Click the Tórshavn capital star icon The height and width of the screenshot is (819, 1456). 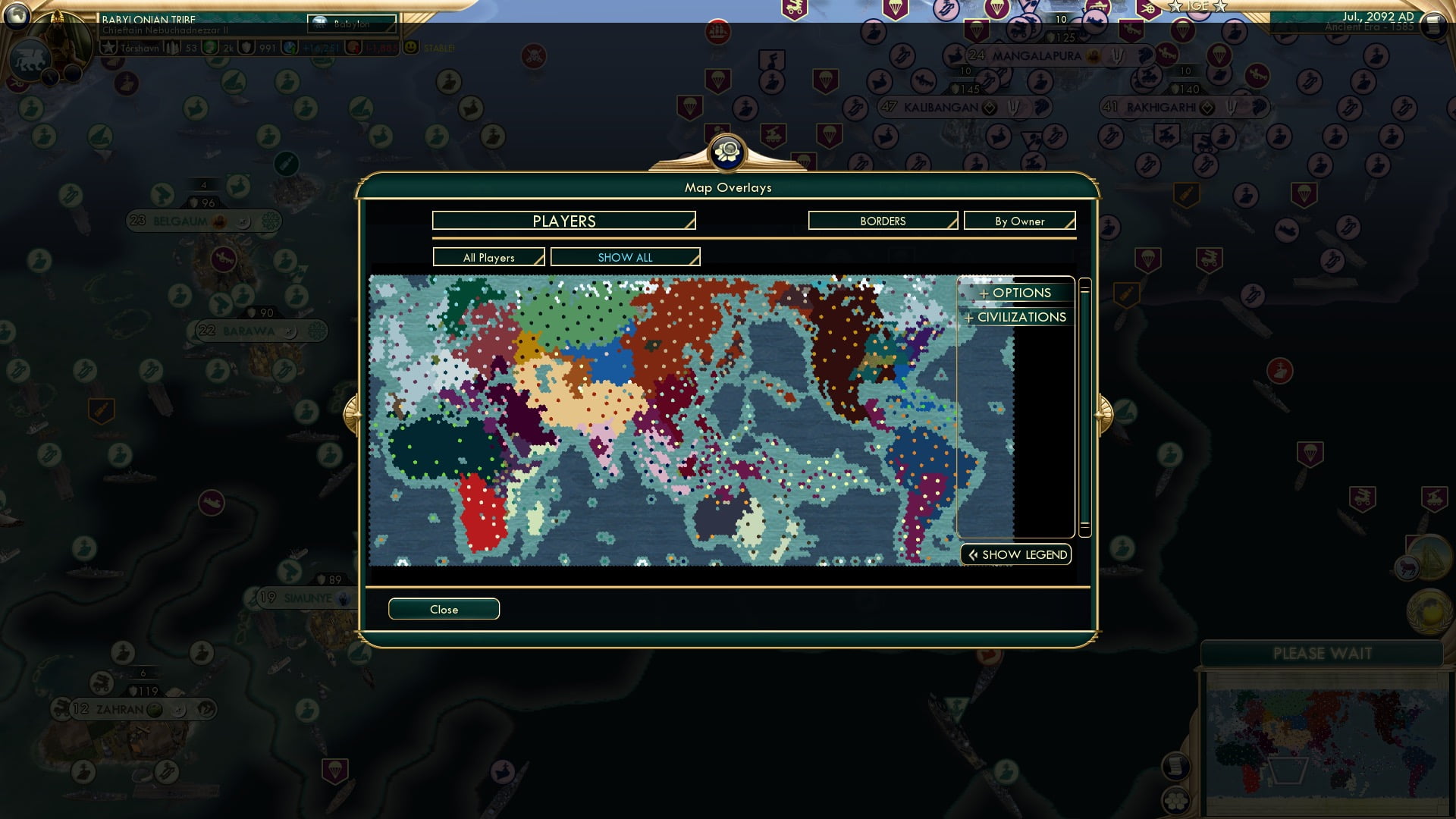[x=109, y=47]
